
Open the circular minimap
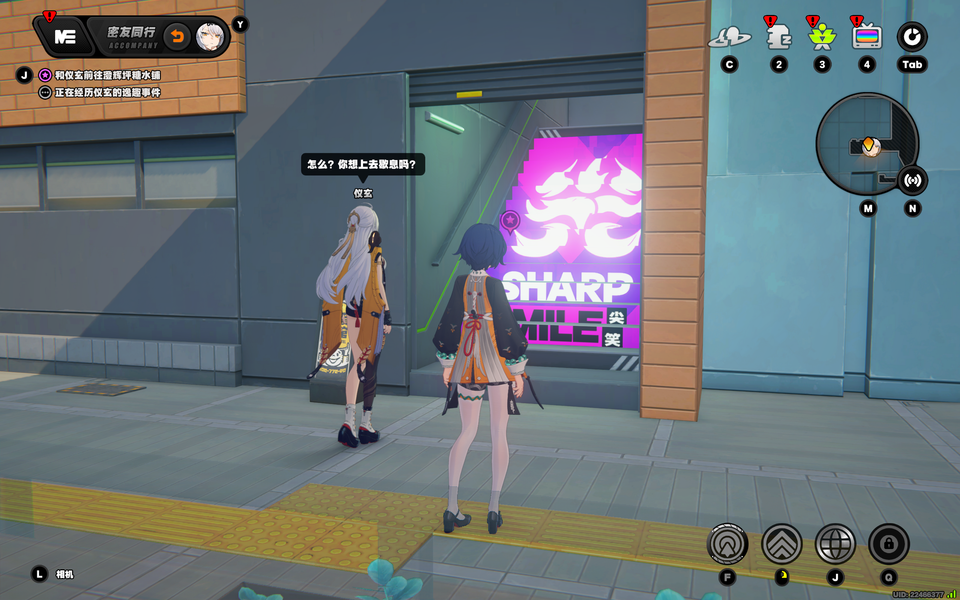866,144
